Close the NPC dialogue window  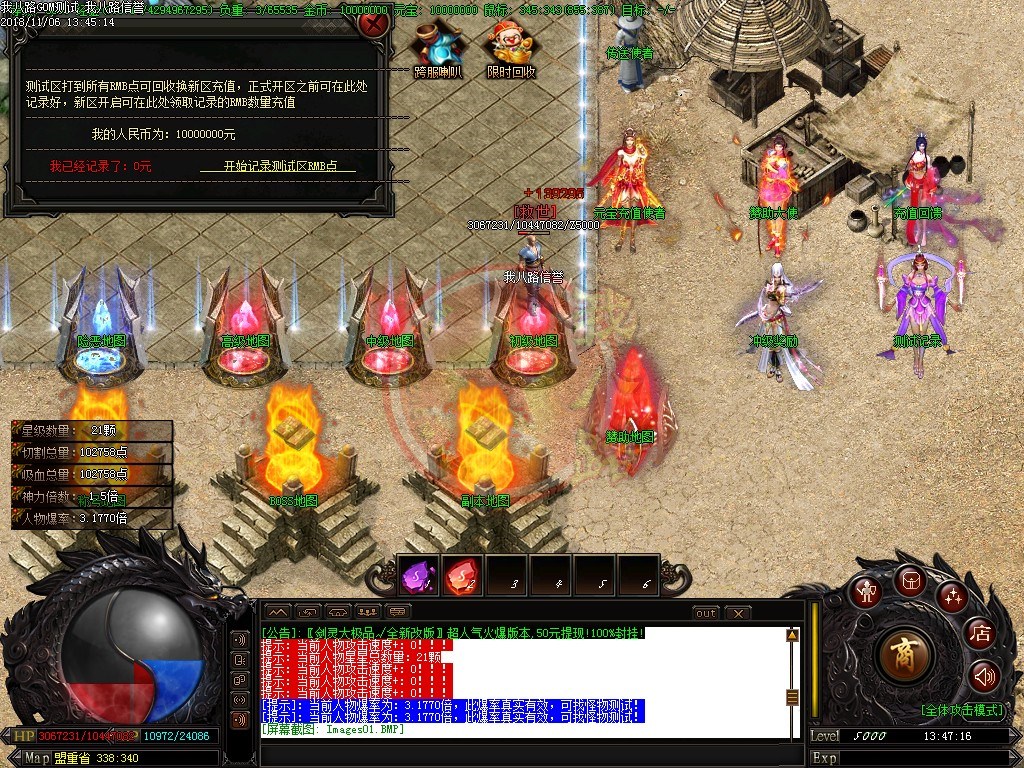373,22
